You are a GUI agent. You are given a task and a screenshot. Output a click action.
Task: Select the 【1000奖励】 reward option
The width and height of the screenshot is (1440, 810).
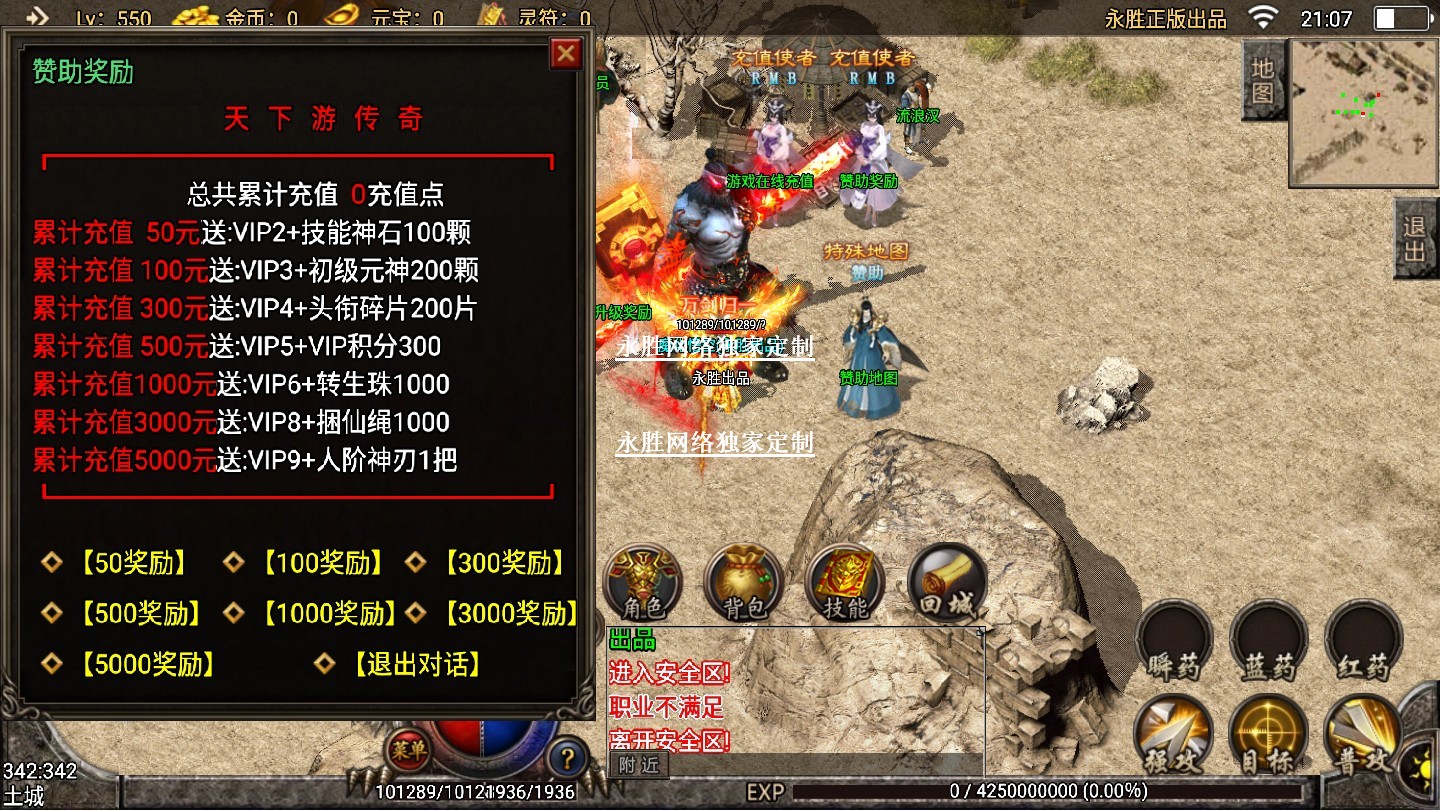coord(329,613)
